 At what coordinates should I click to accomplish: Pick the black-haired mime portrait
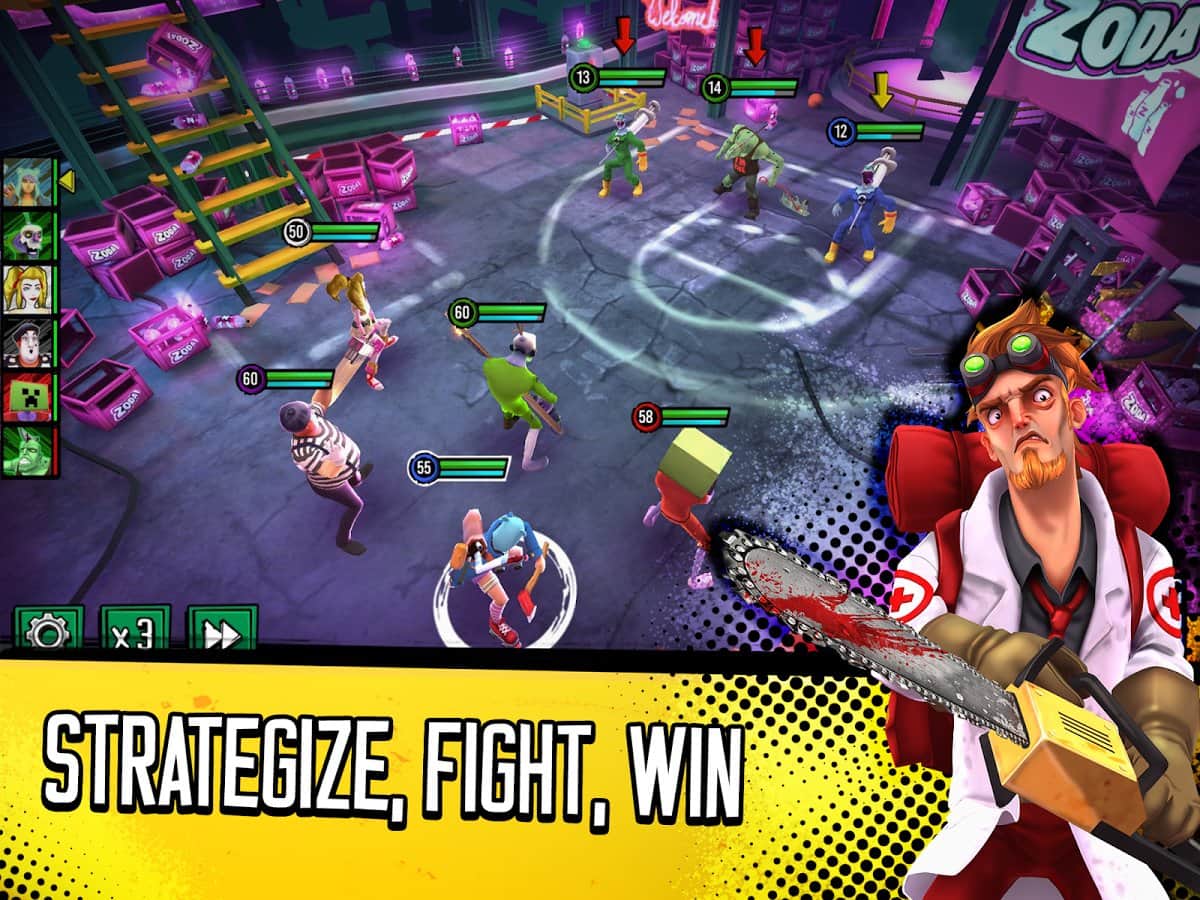(29, 343)
